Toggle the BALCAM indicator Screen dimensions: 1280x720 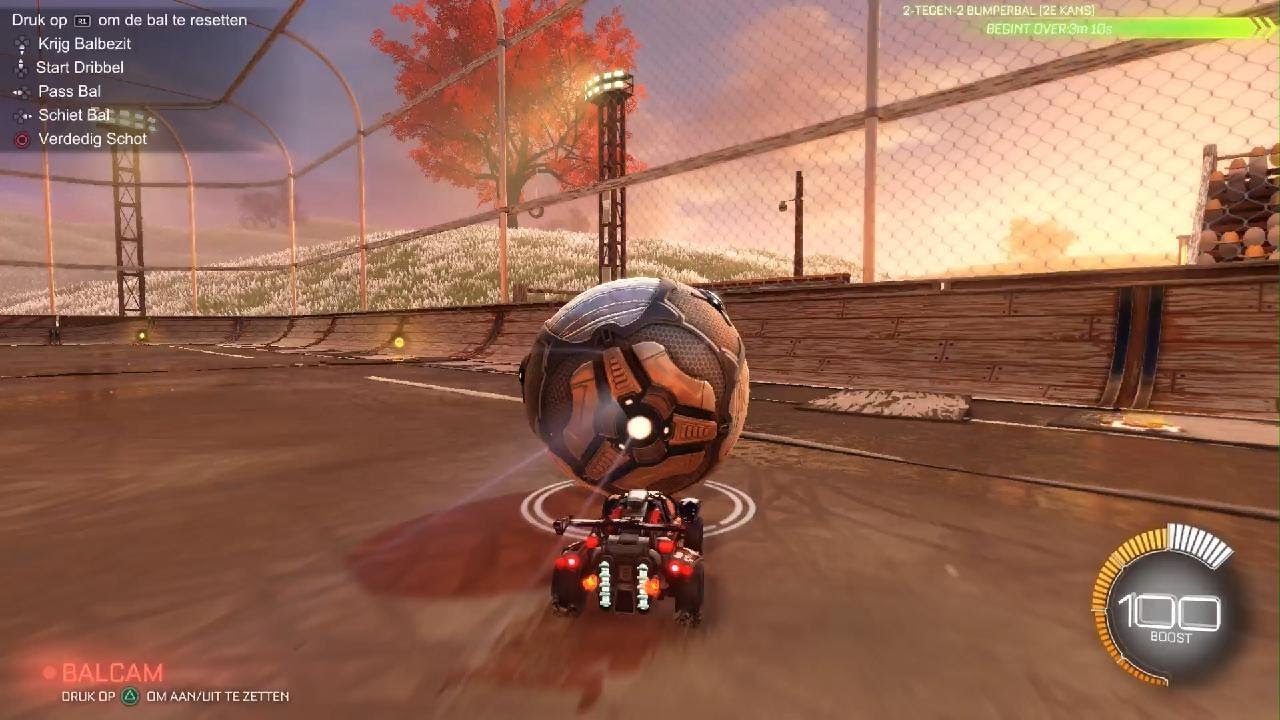pos(111,673)
